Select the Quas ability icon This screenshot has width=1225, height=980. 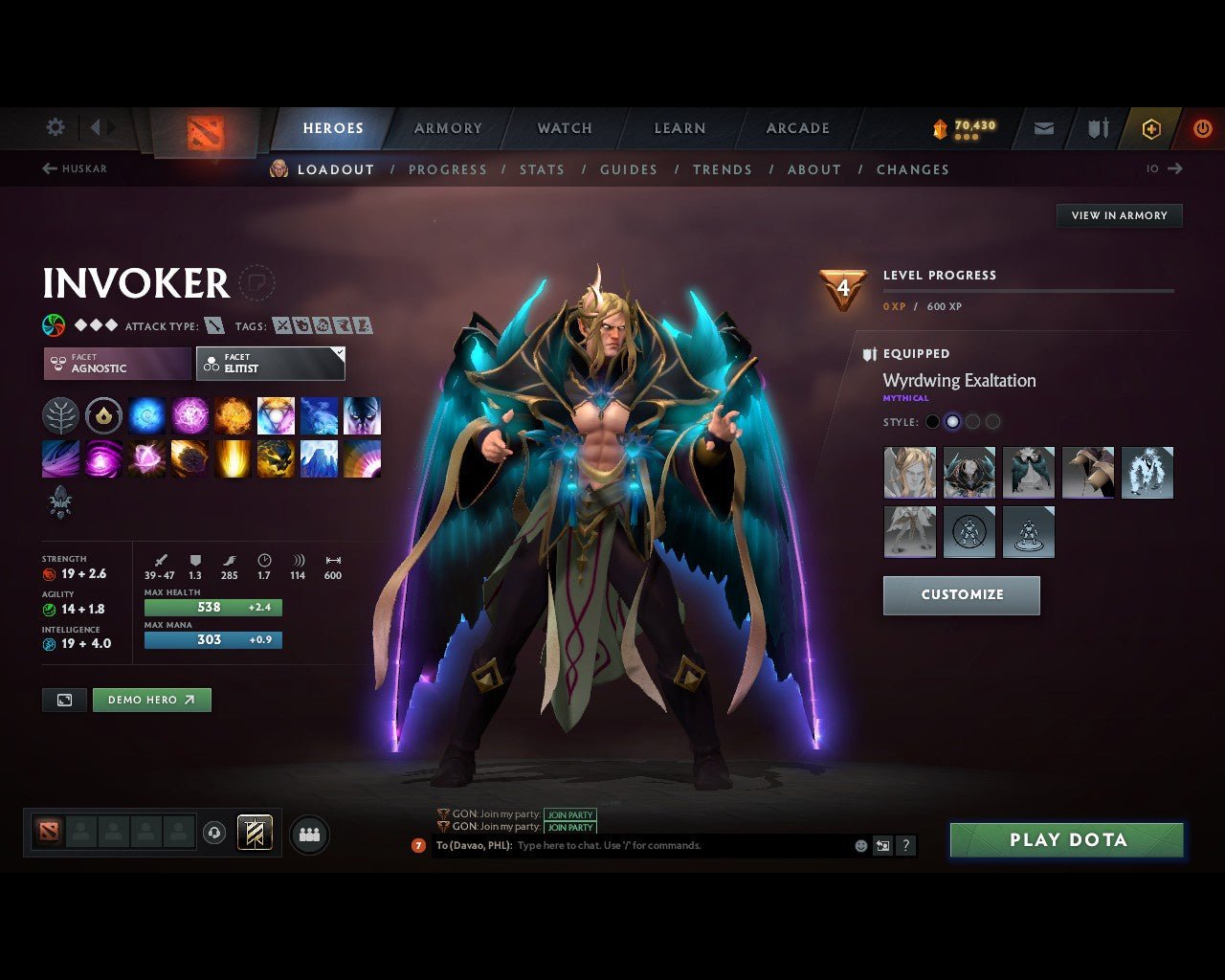[x=146, y=415]
